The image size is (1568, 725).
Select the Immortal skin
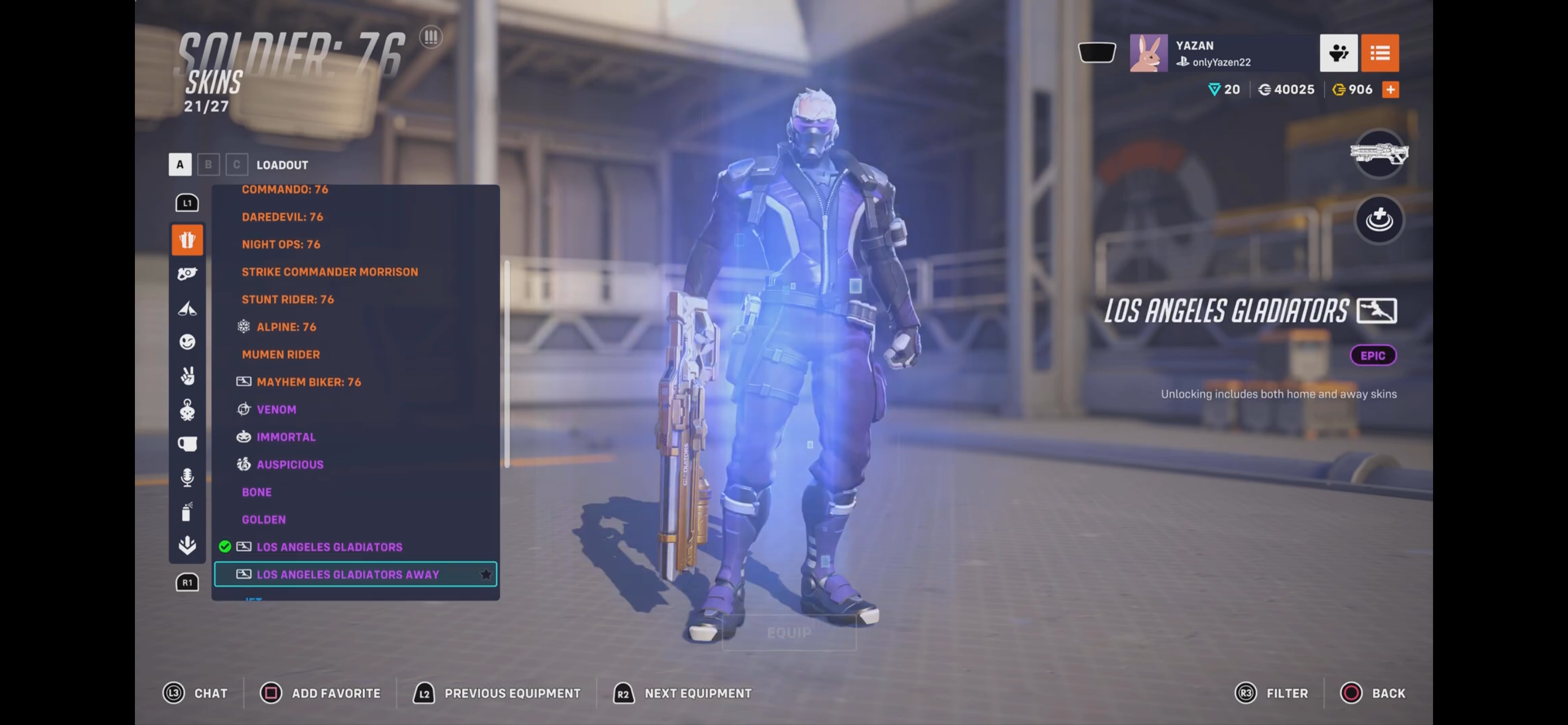(286, 437)
